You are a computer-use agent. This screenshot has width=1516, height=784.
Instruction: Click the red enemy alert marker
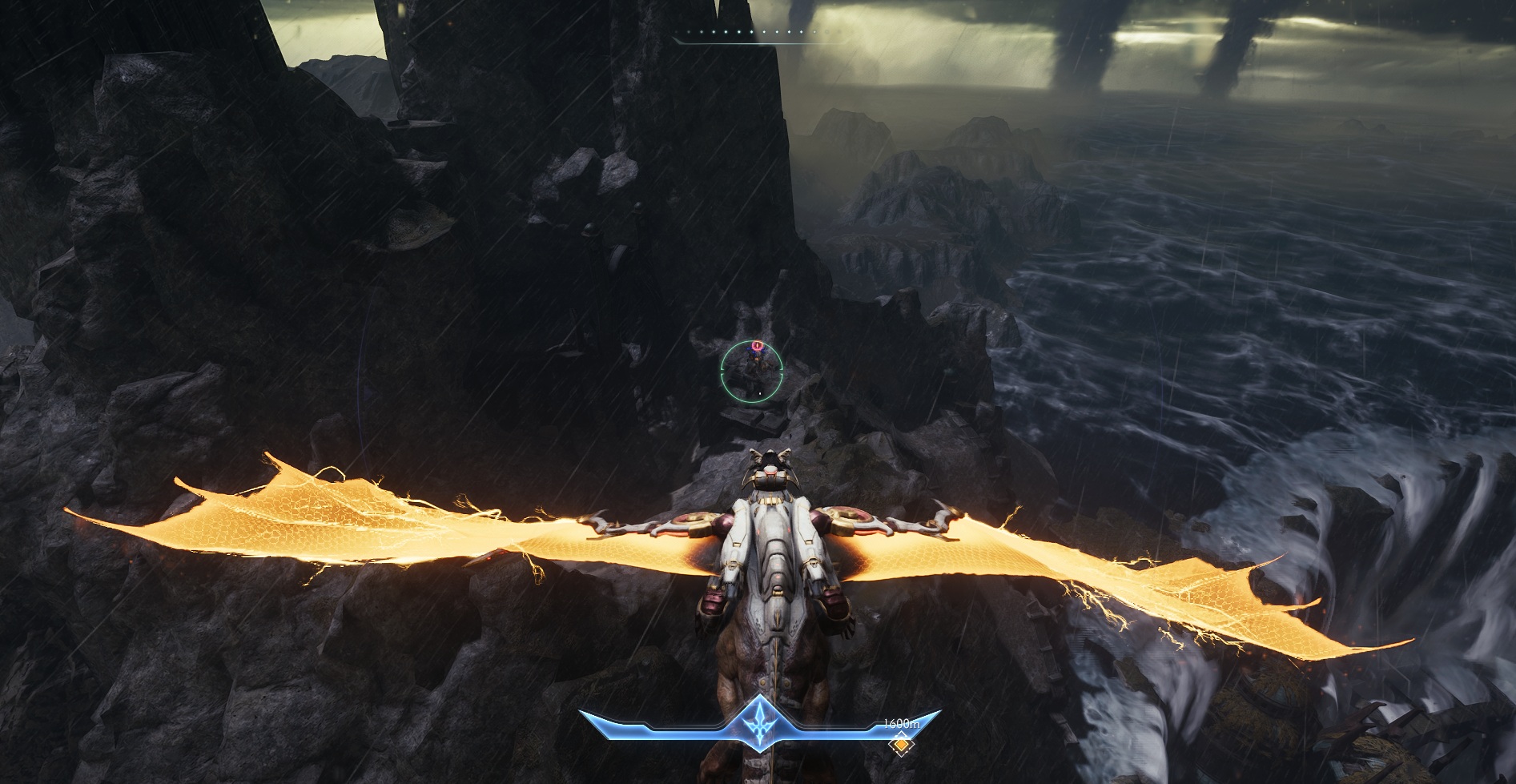click(757, 346)
